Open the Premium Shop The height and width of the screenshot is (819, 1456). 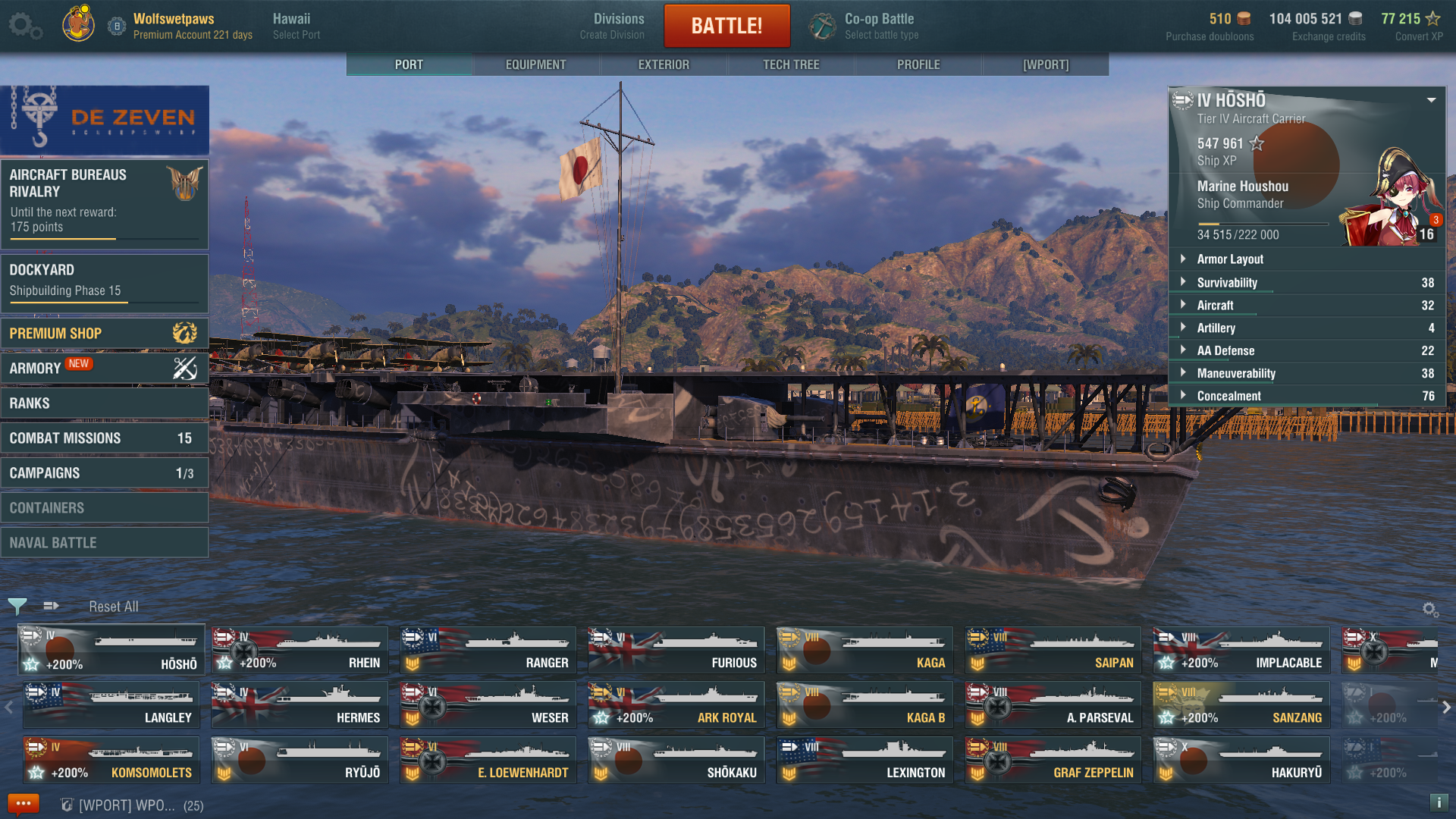coord(104,334)
